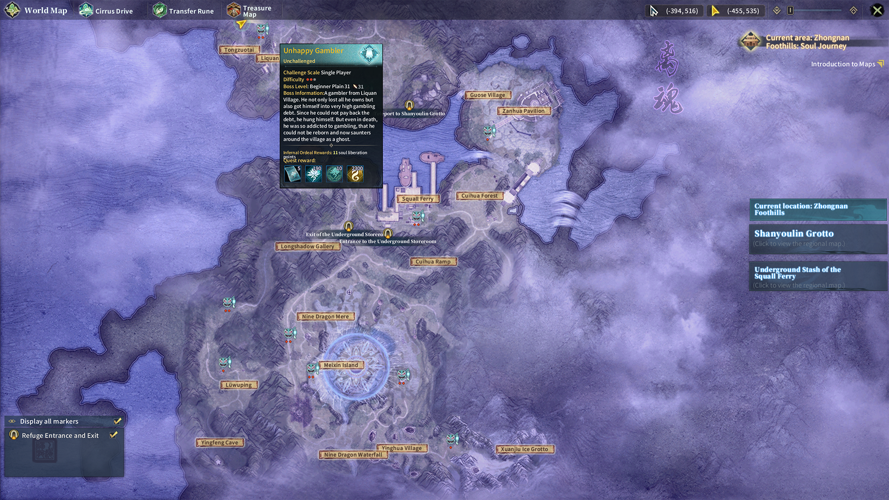This screenshot has height=500, width=889.
Task: Click the zoom-in diamond icon beside slider
Action: coord(853,11)
